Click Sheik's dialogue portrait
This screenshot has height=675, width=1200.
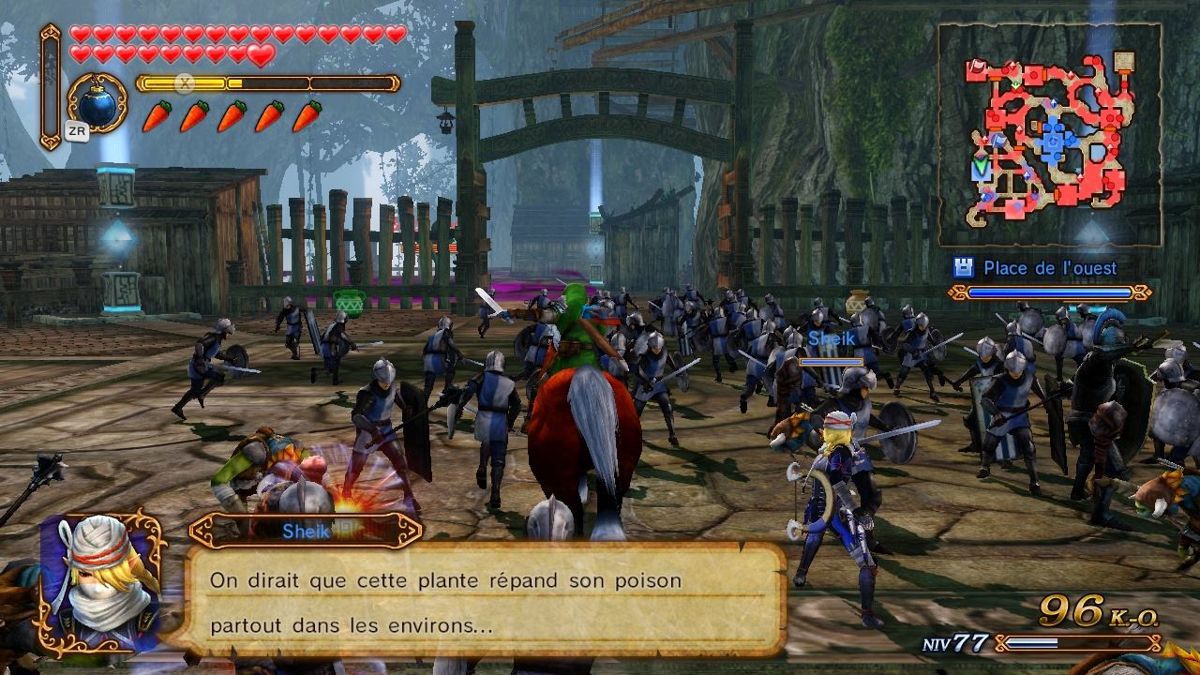tap(100, 582)
